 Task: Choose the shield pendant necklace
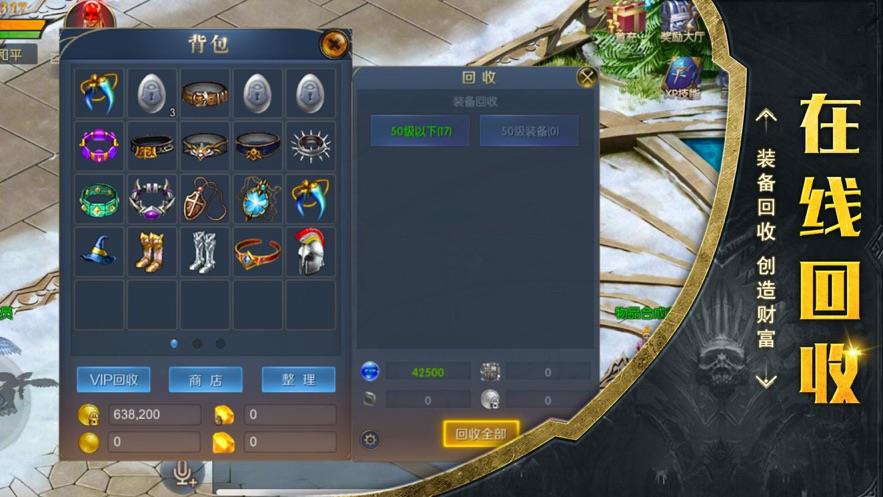[x=204, y=199]
